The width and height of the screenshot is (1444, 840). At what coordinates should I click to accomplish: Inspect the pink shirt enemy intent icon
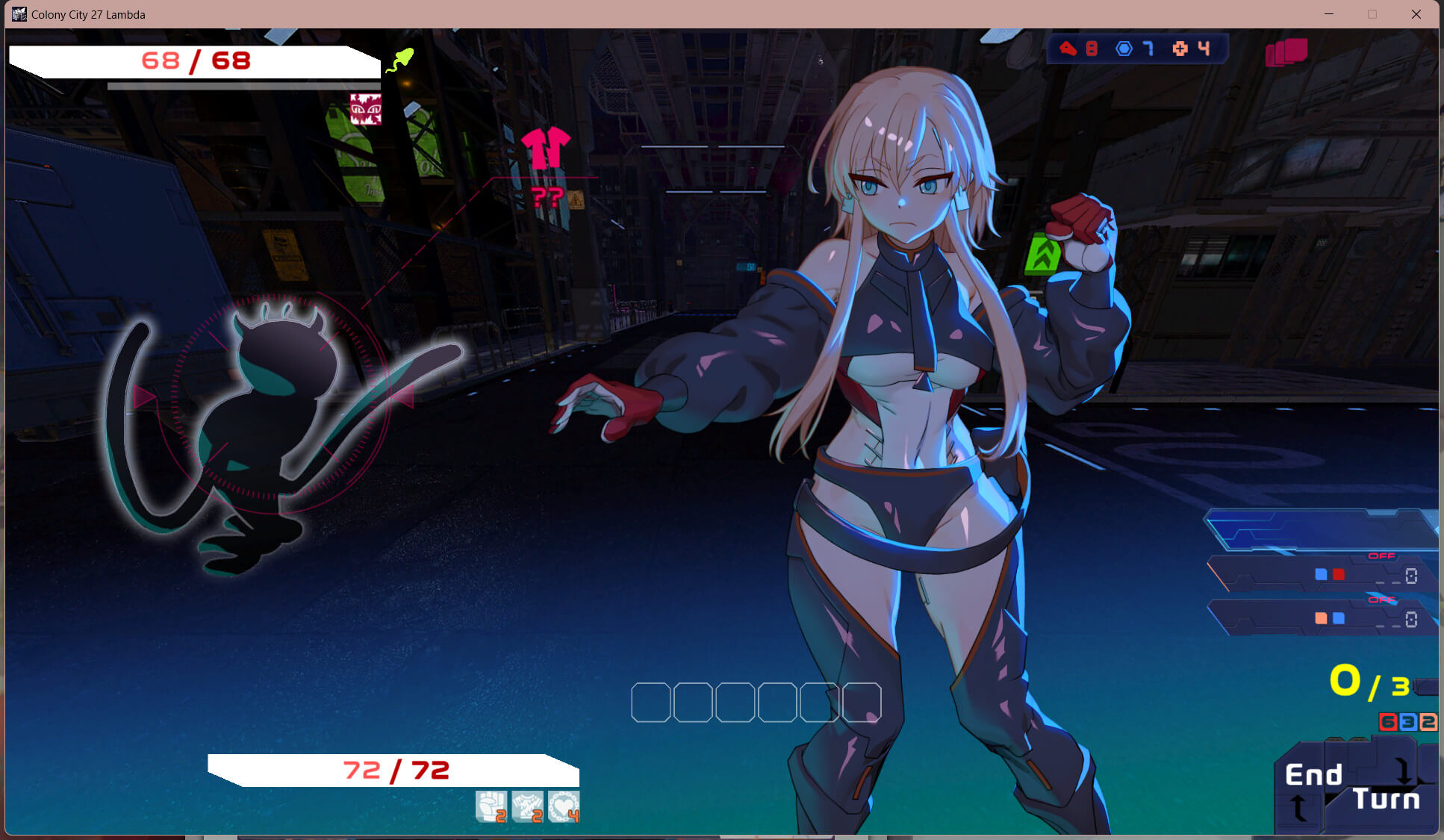[546, 148]
